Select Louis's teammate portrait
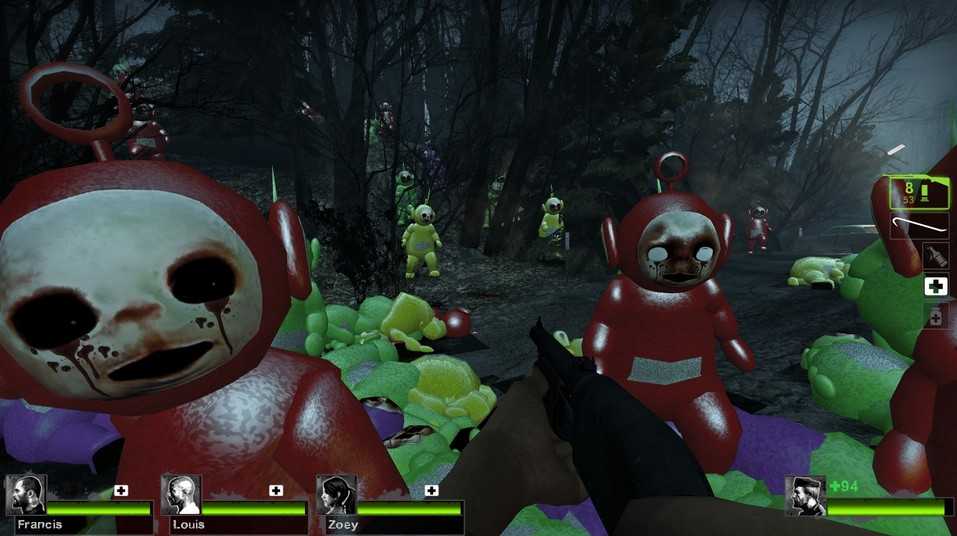 pos(181,494)
